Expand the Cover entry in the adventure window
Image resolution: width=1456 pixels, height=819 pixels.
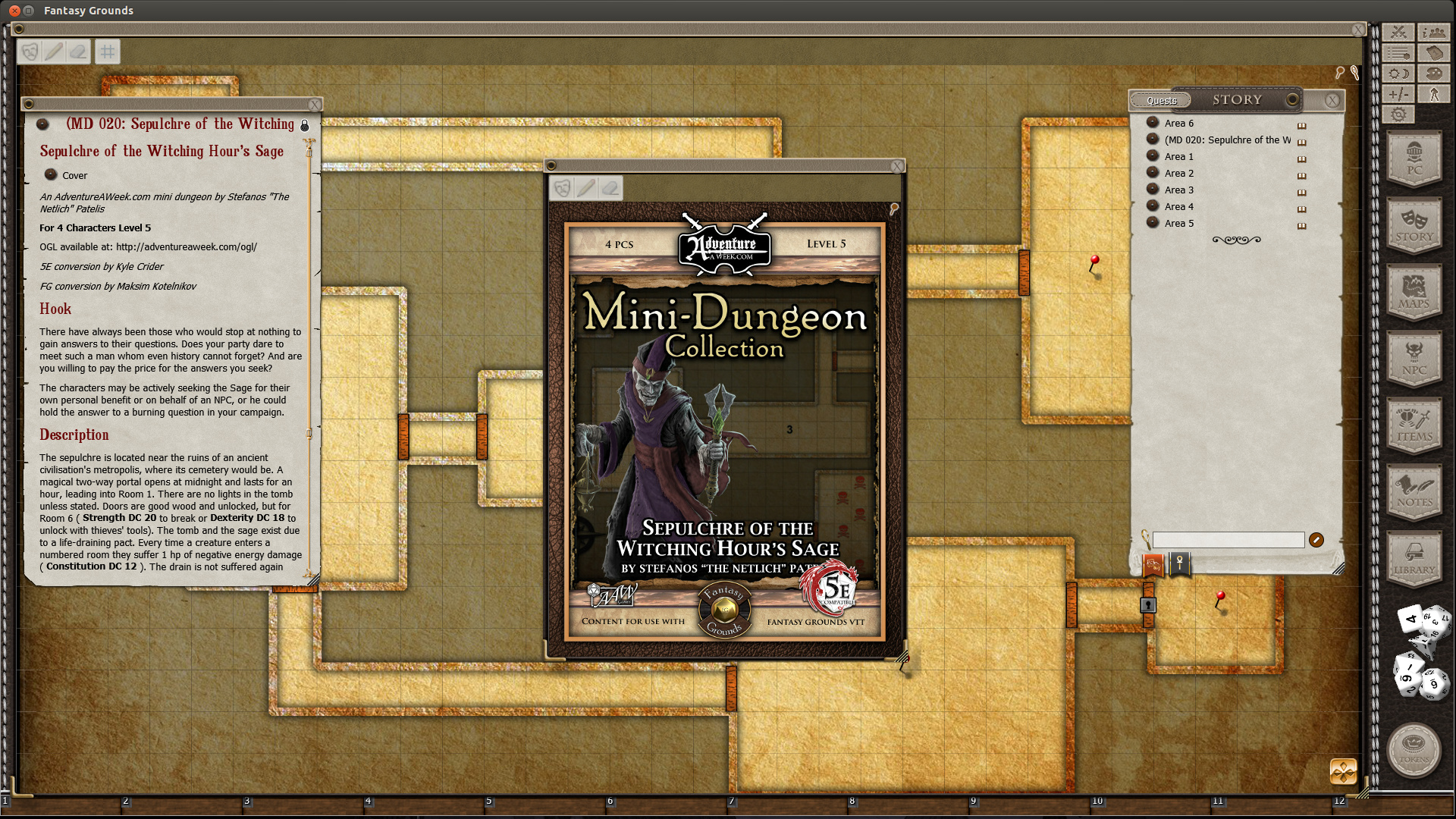click(x=52, y=175)
